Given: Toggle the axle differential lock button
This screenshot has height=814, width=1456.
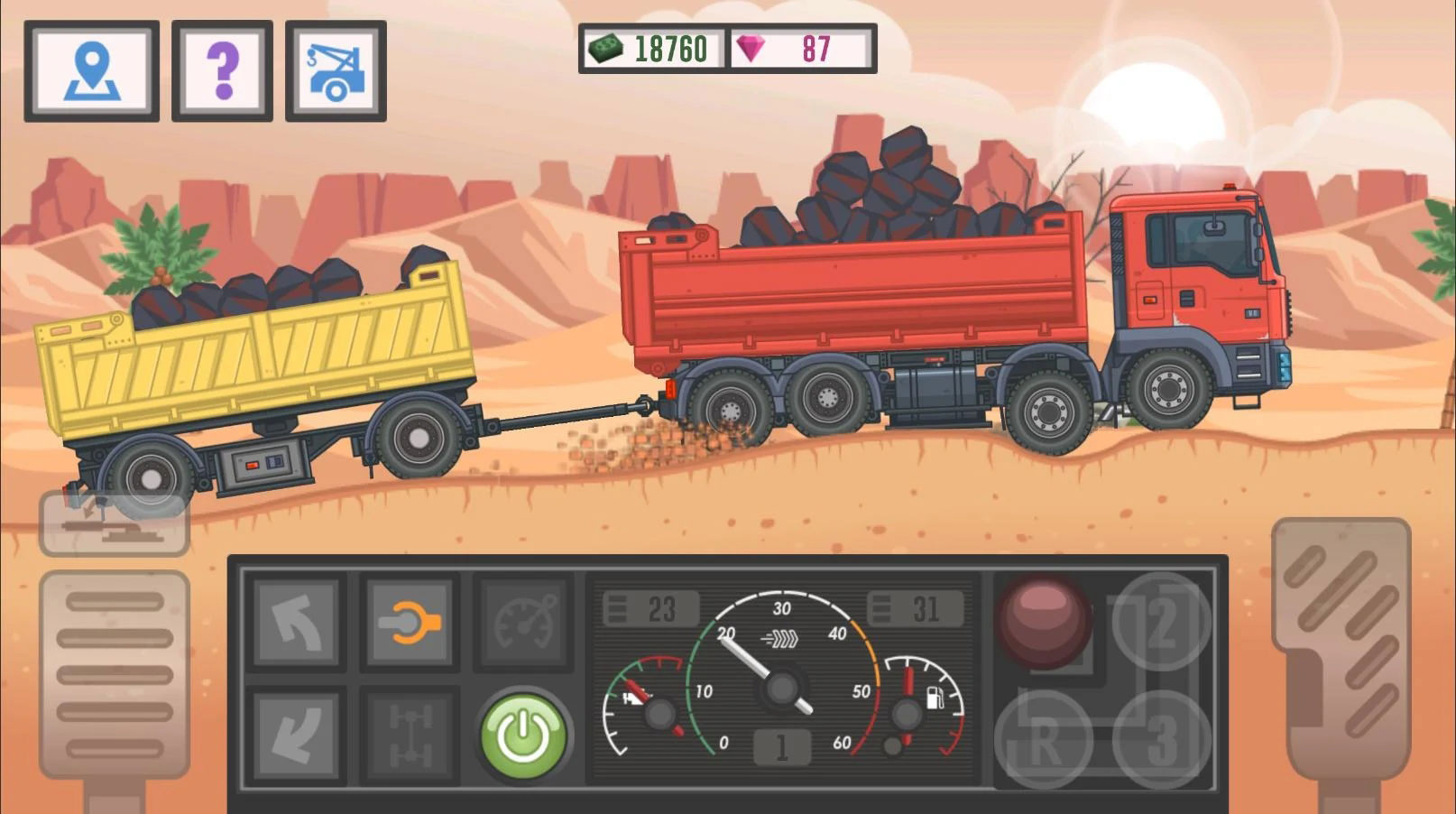Looking at the screenshot, I should pos(410,735).
